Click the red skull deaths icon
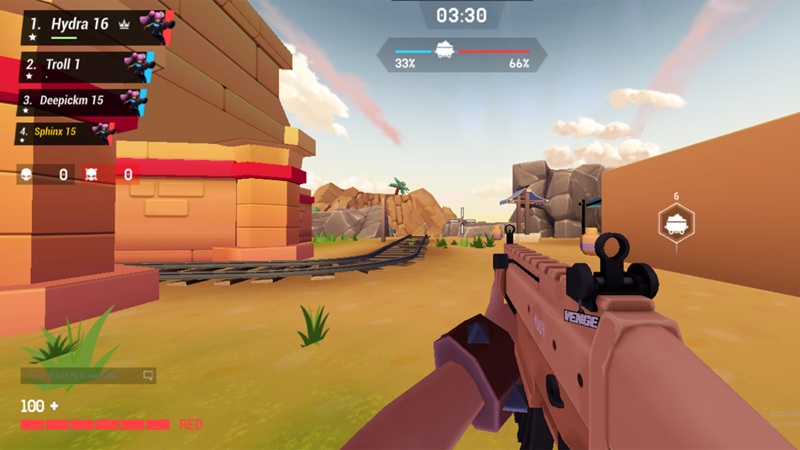This screenshot has height=450, width=800. tap(91, 175)
